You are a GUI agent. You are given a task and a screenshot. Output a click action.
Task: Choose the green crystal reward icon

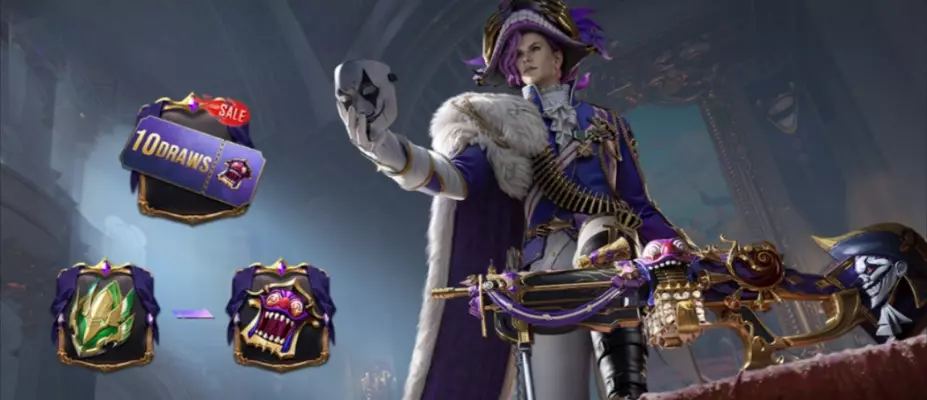coord(106,314)
